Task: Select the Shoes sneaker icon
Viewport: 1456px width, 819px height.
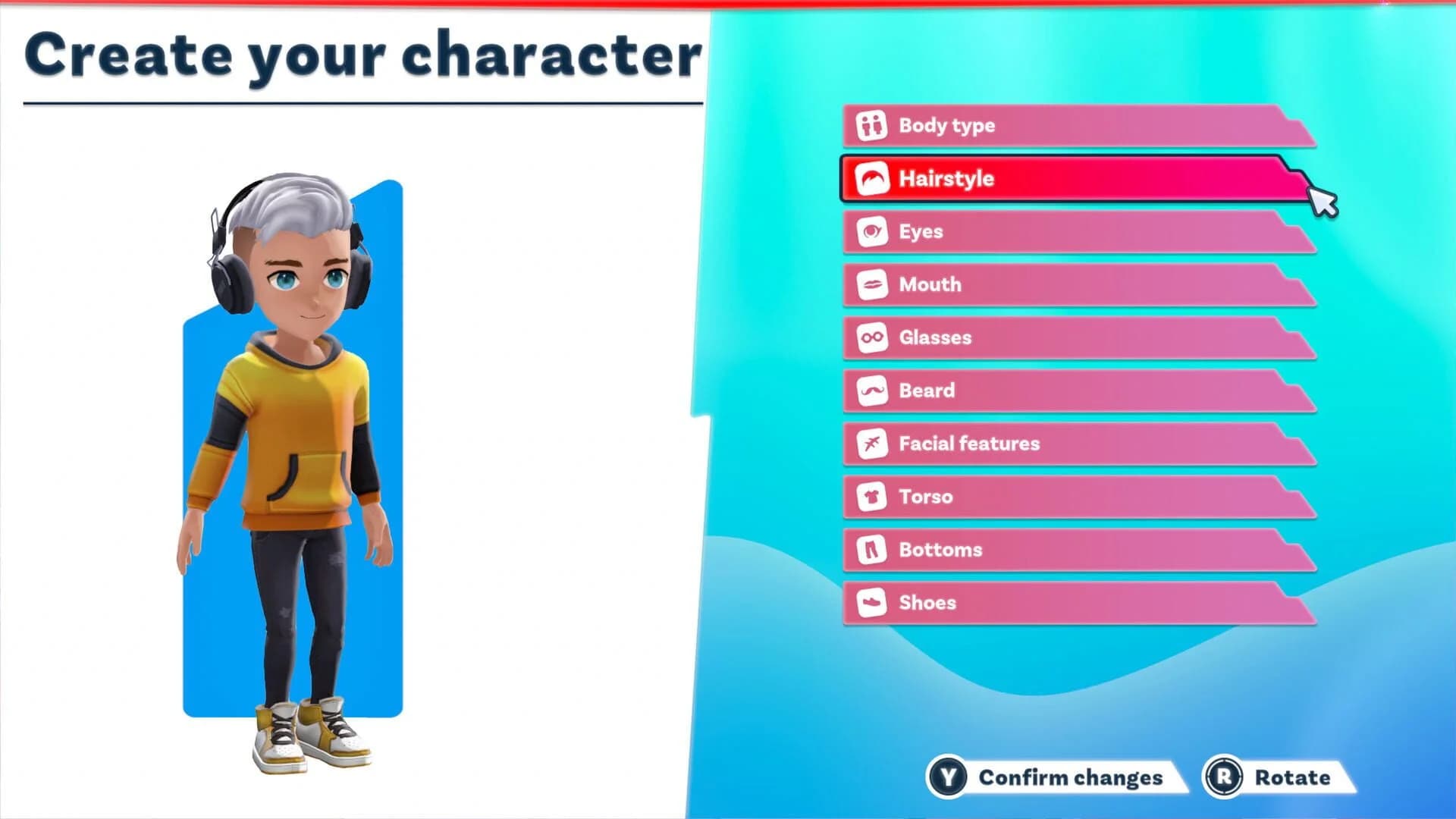Action: click(x=871, y=603)
